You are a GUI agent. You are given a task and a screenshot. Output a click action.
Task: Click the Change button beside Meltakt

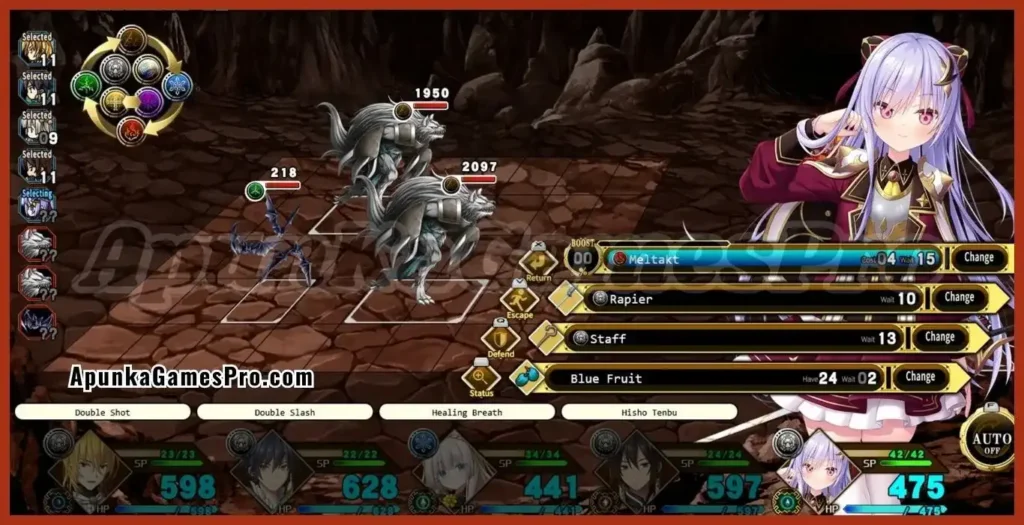978,257
